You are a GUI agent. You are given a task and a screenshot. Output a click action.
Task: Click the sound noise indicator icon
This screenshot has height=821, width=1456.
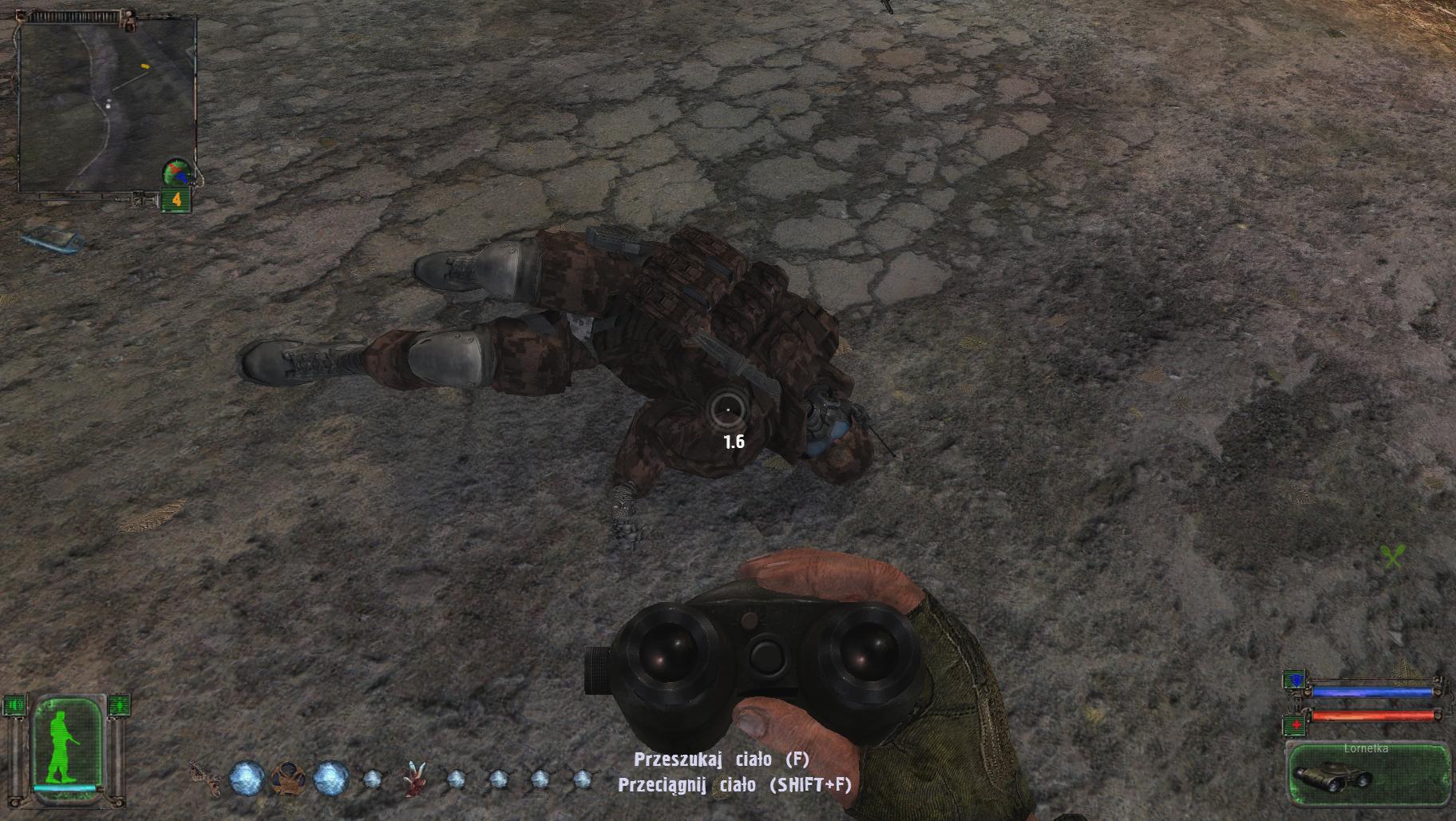[16, 705]
